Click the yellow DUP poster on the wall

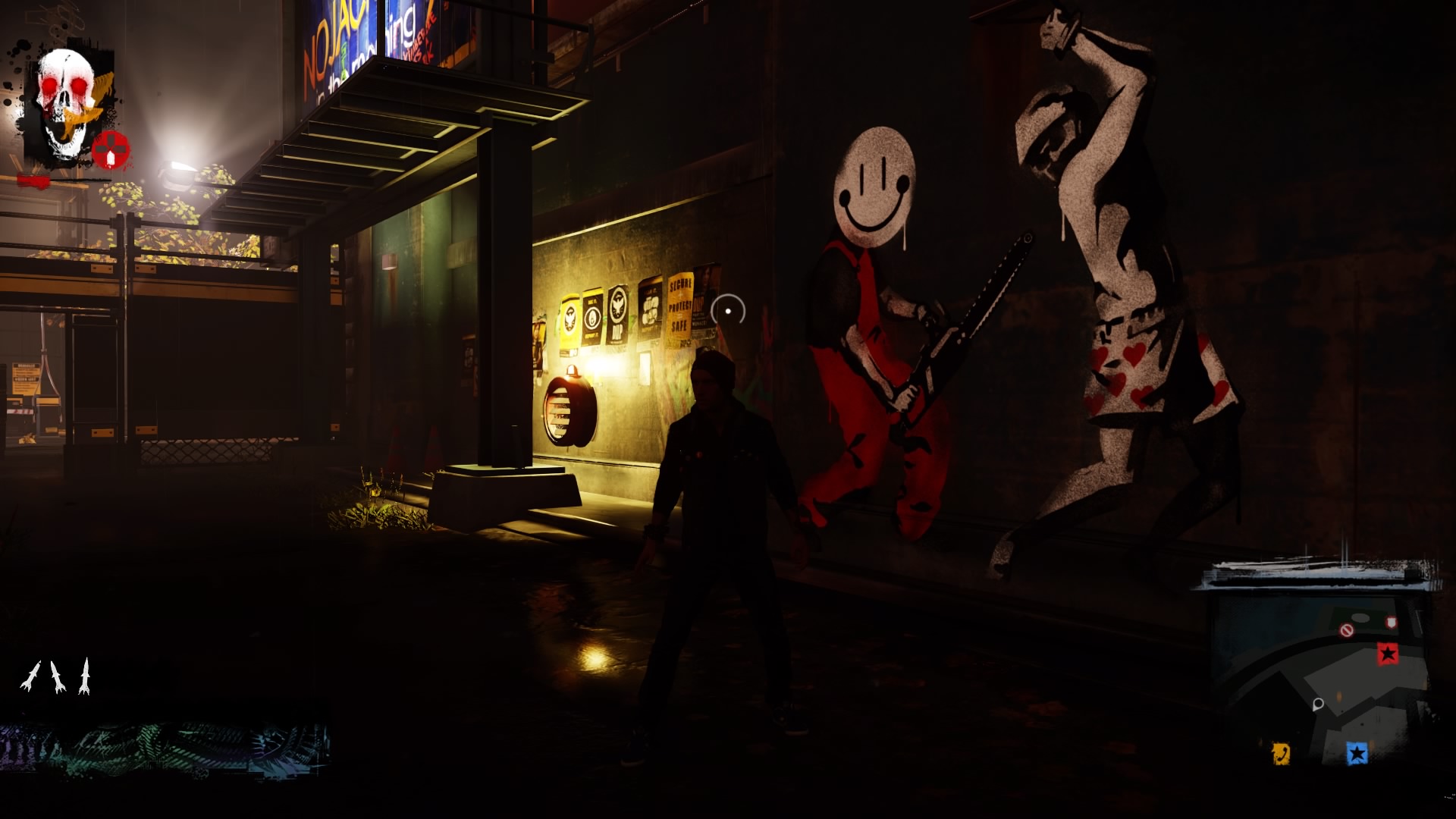(570, 320)
